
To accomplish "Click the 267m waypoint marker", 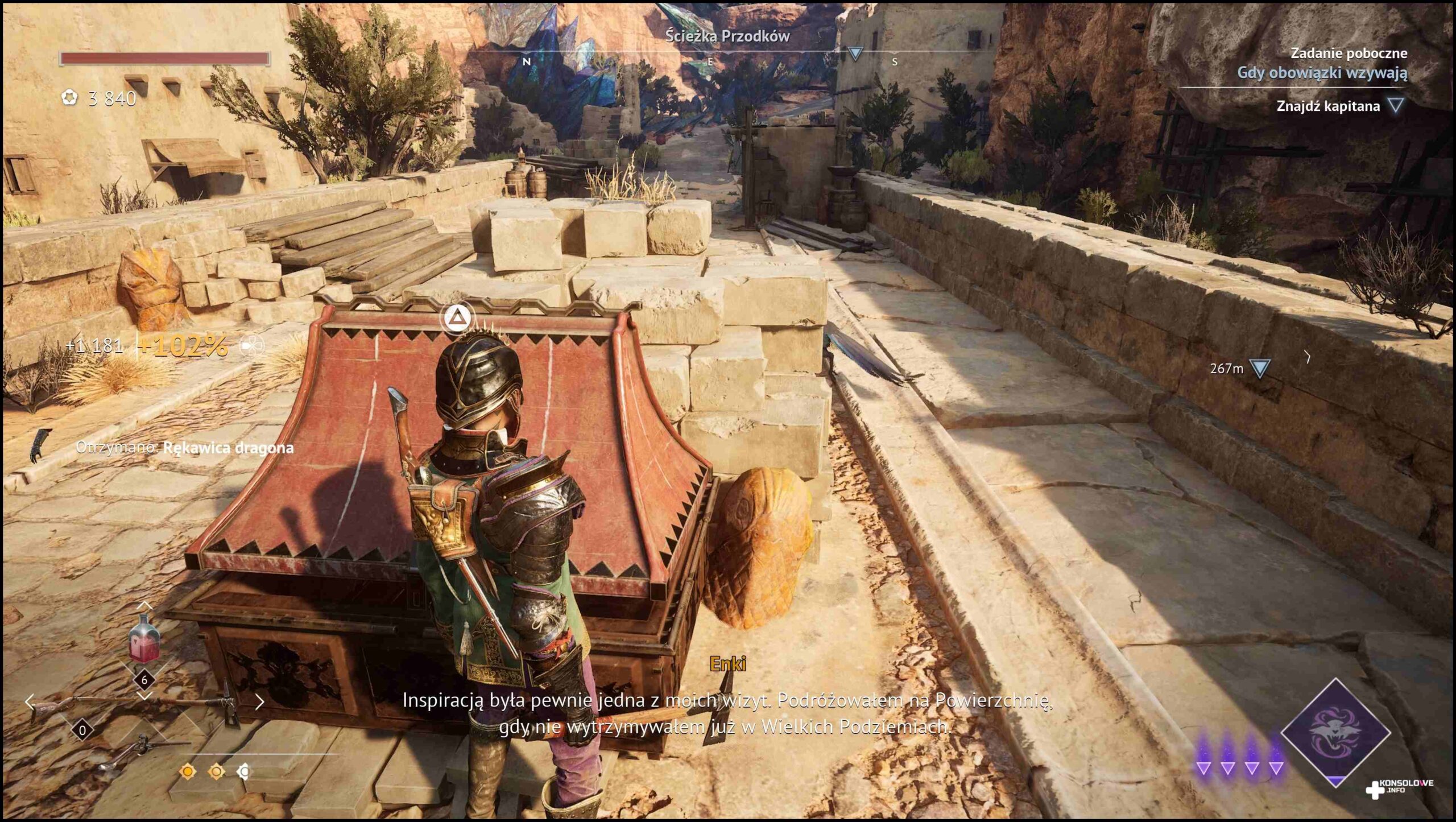I will (1259, 369).
